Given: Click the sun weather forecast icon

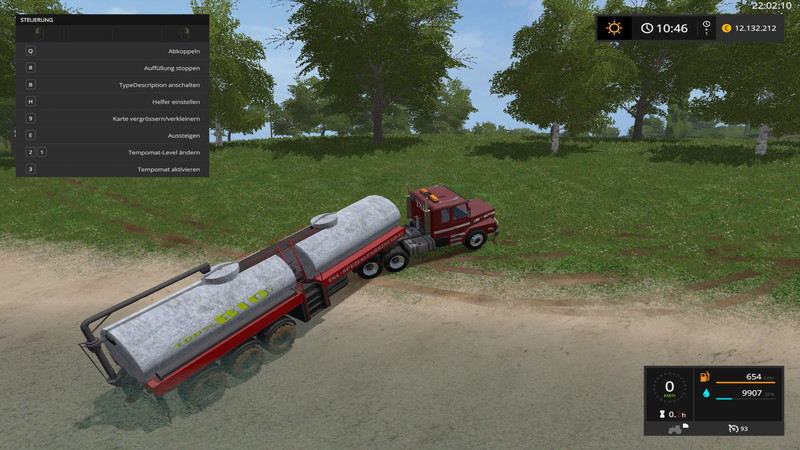Looking at the screenshot, I should coord(614,28).
